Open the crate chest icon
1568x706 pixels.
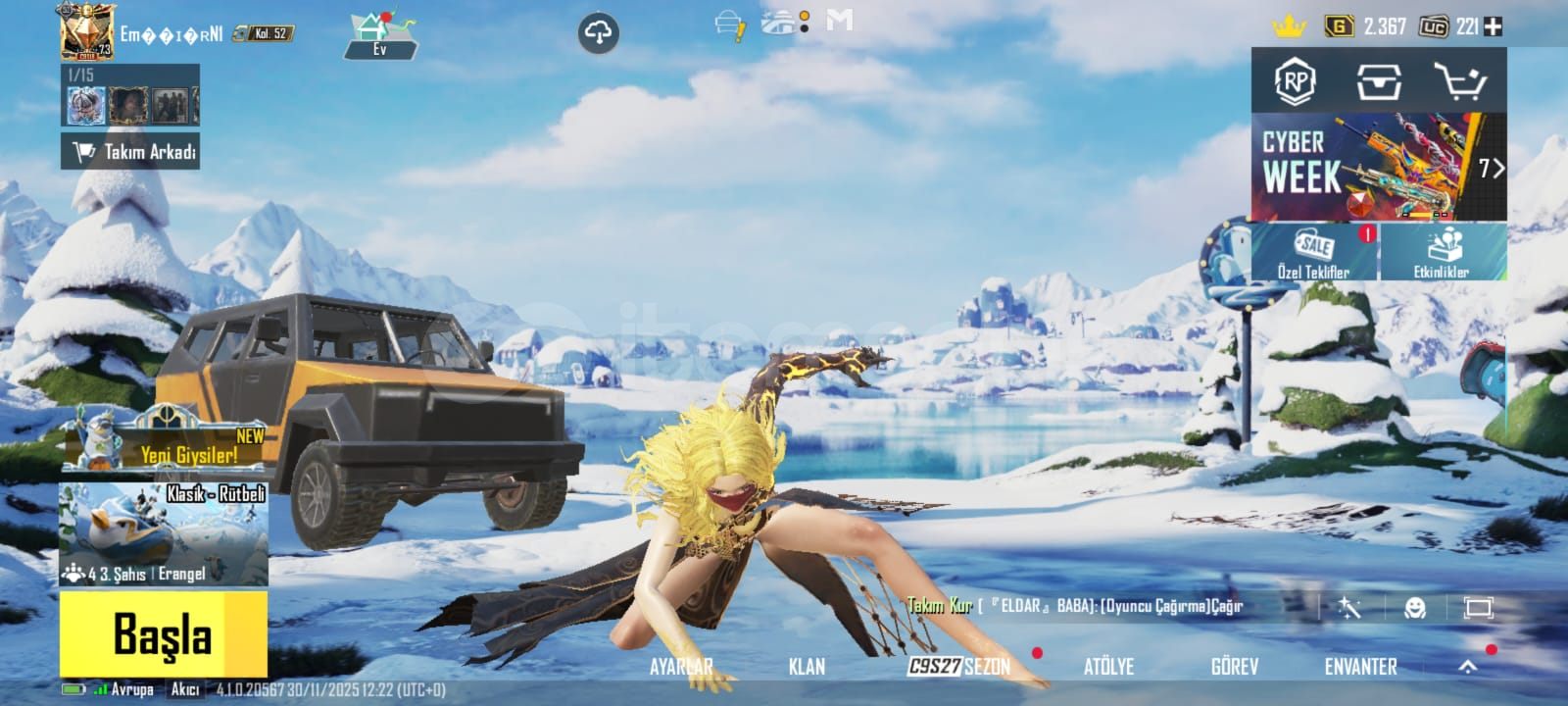point(1378,82)
